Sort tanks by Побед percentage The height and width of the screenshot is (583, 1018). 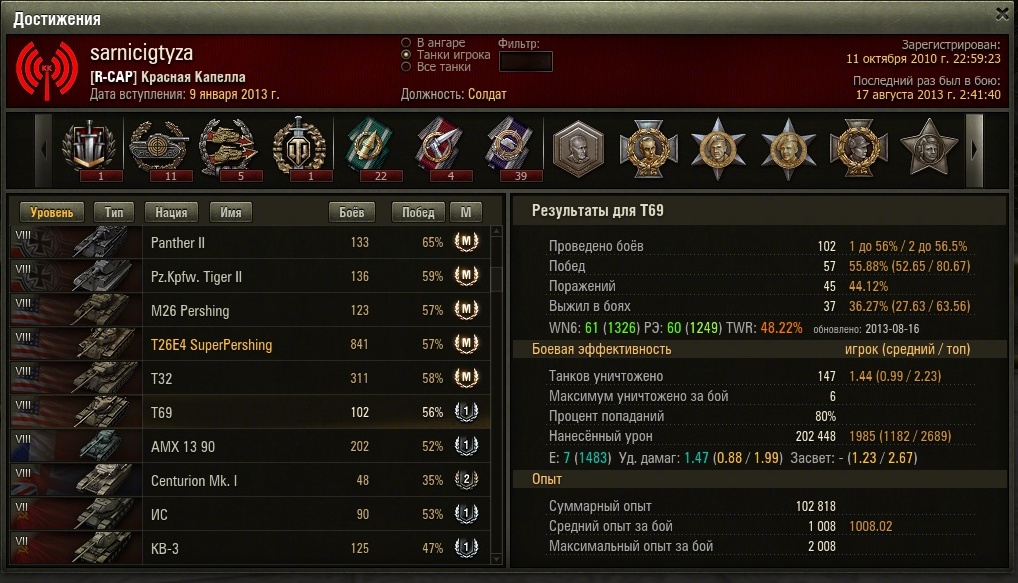click(x=418, y=213)
